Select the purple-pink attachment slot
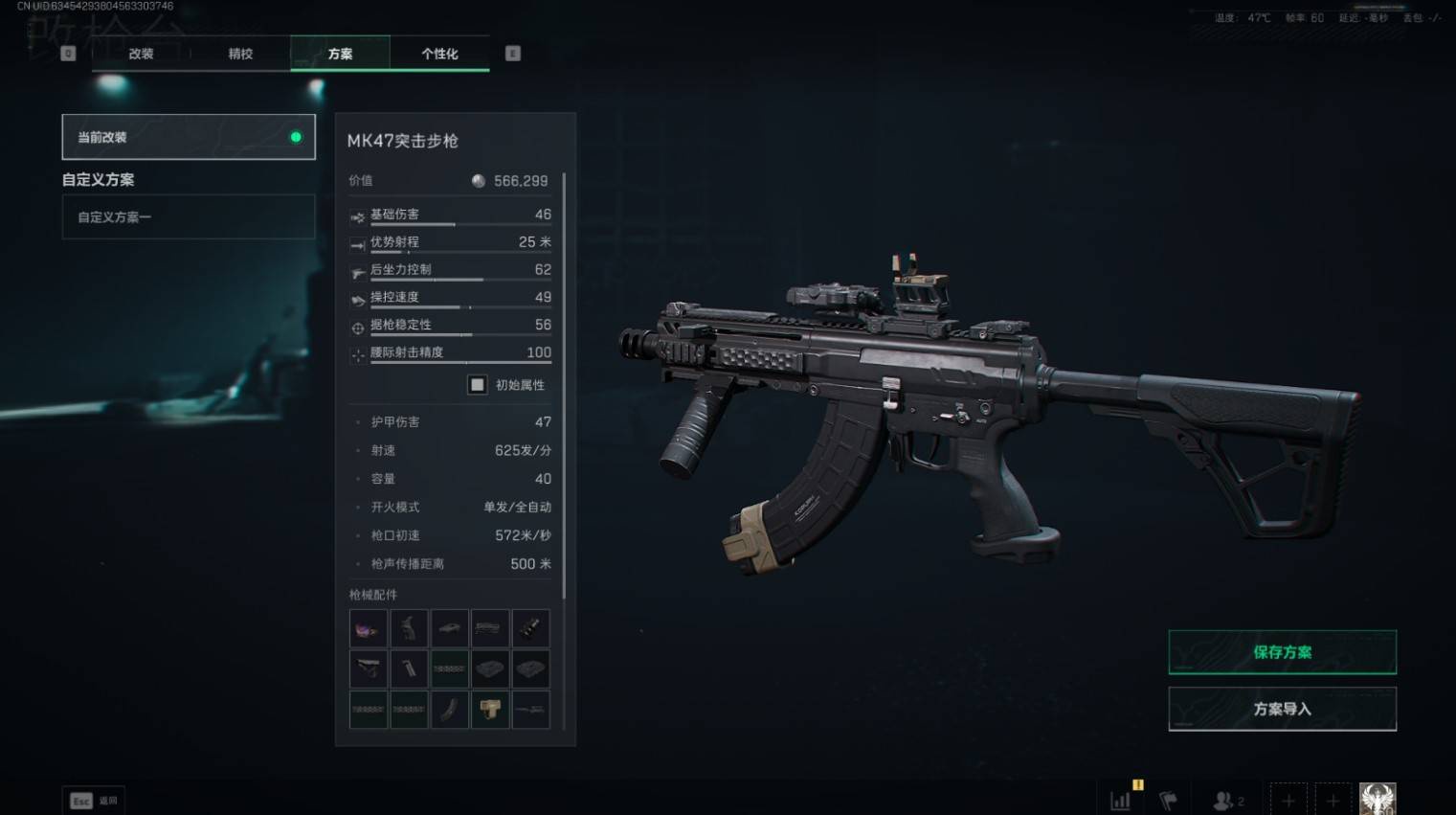This screenshot has height=815, width=1456. pos(369,628)
